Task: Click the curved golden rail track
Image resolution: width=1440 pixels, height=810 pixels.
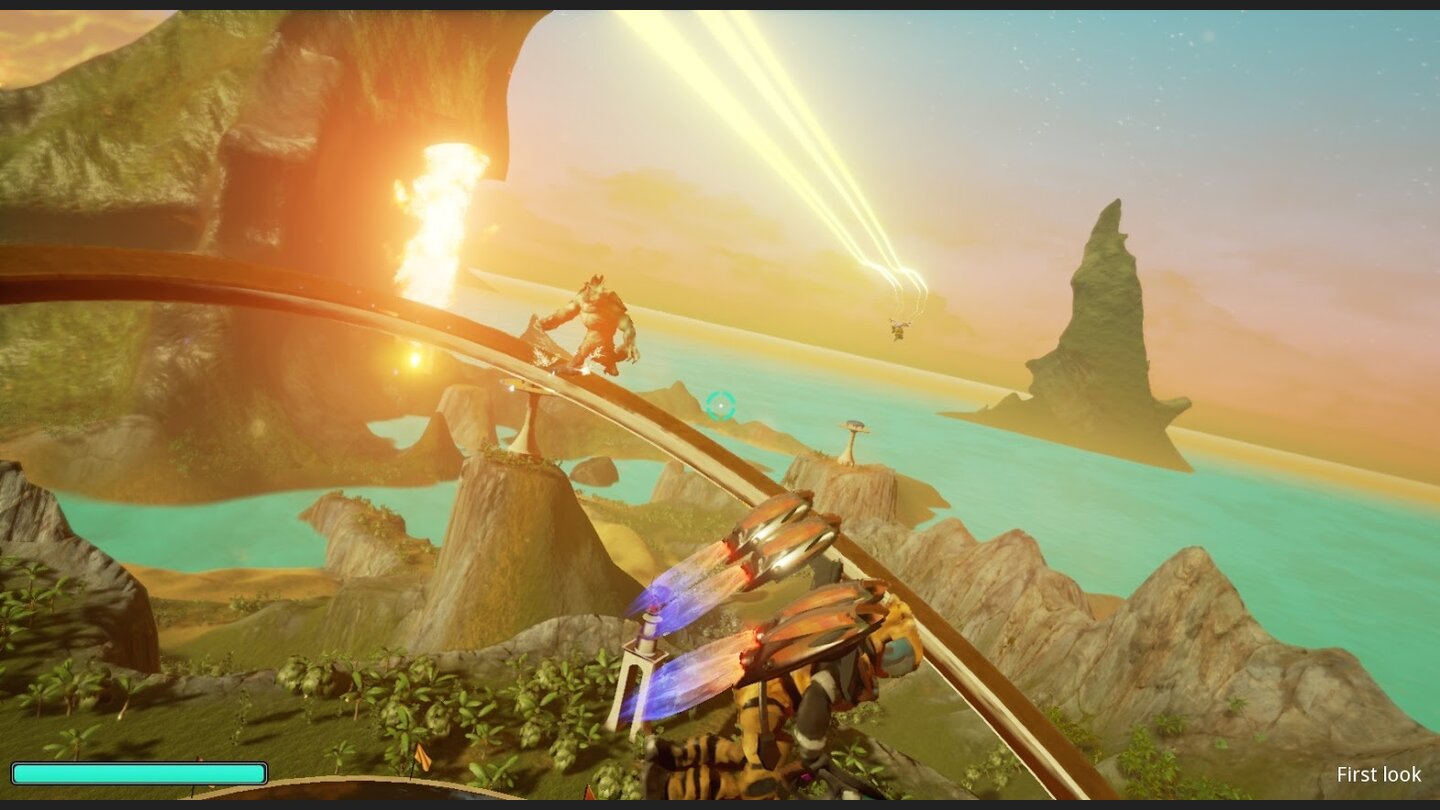Action: pyautogui.click(x=300, y=290)
